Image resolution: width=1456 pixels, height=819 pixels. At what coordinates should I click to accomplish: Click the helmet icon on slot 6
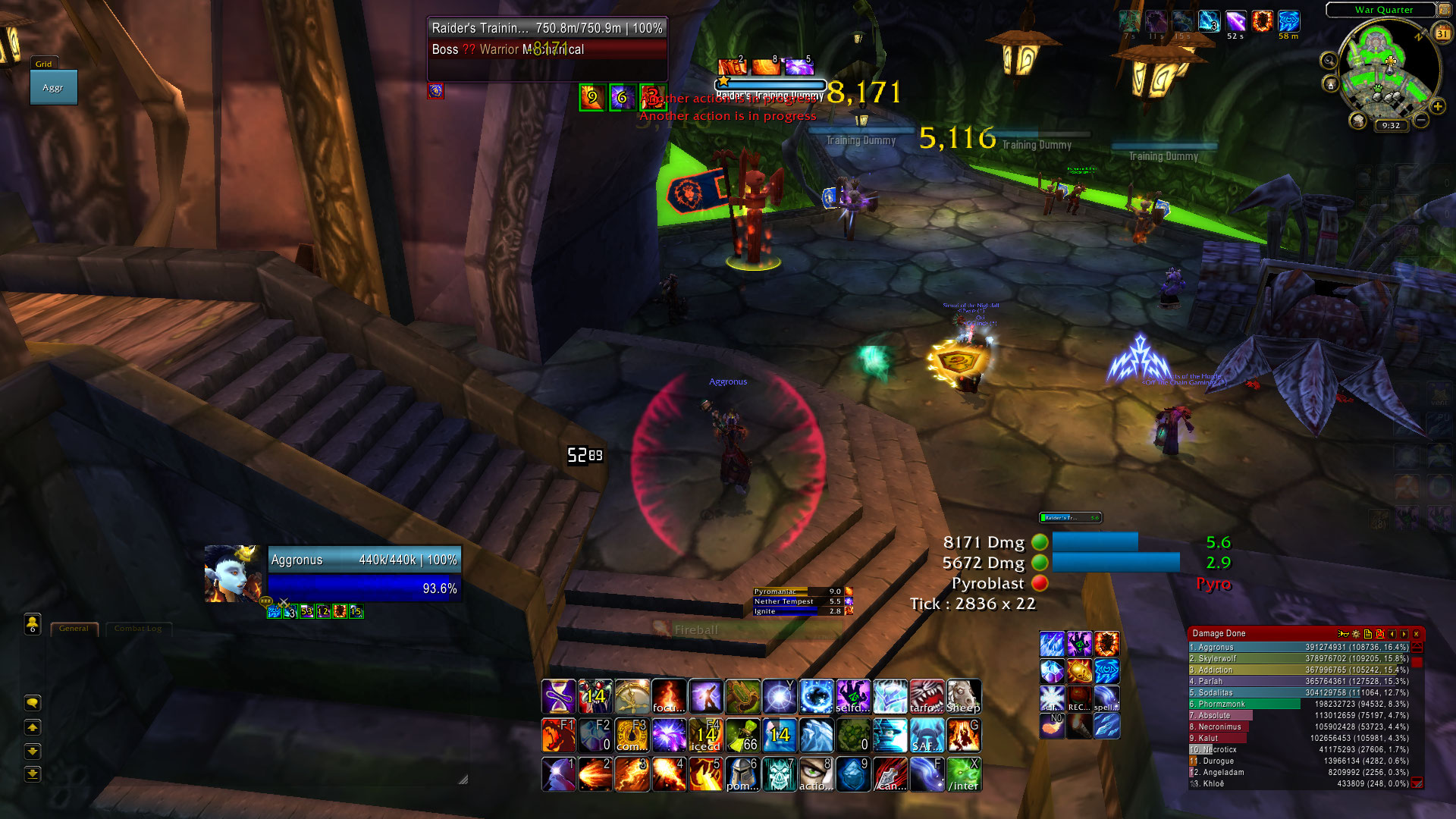[743, 774]
